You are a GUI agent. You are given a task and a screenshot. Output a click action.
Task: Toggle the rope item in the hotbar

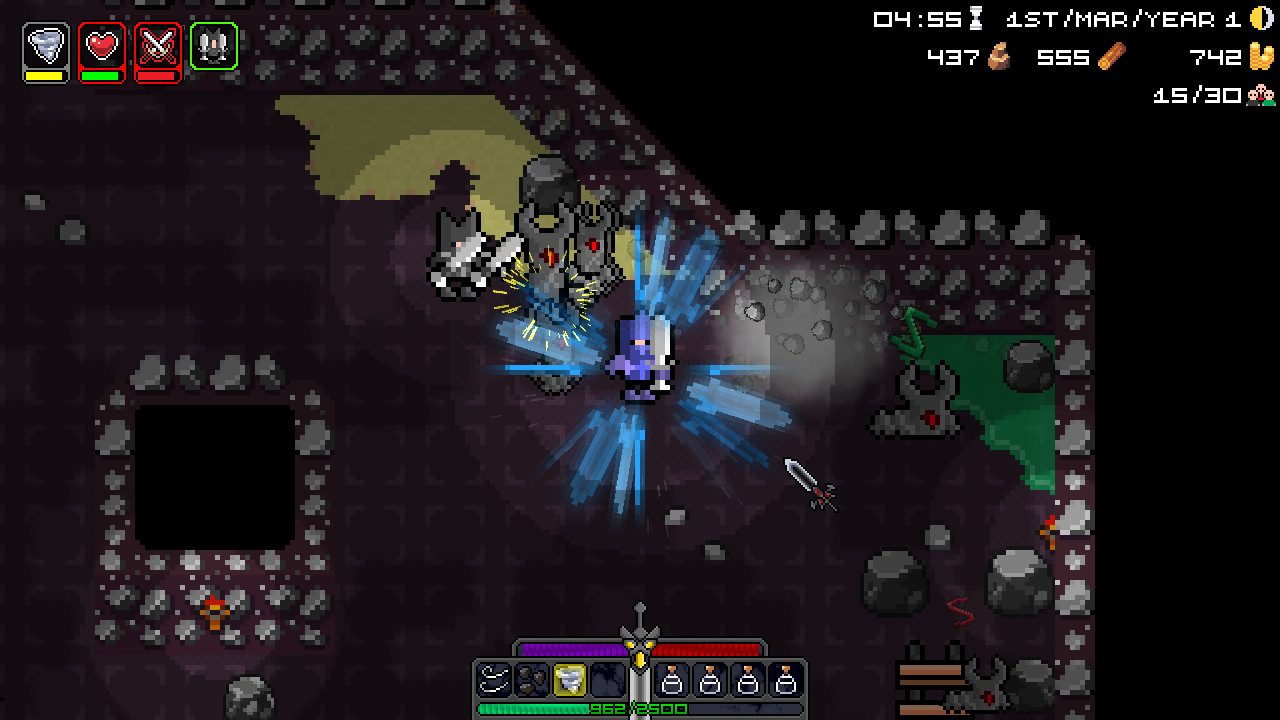tap(493, 679)
